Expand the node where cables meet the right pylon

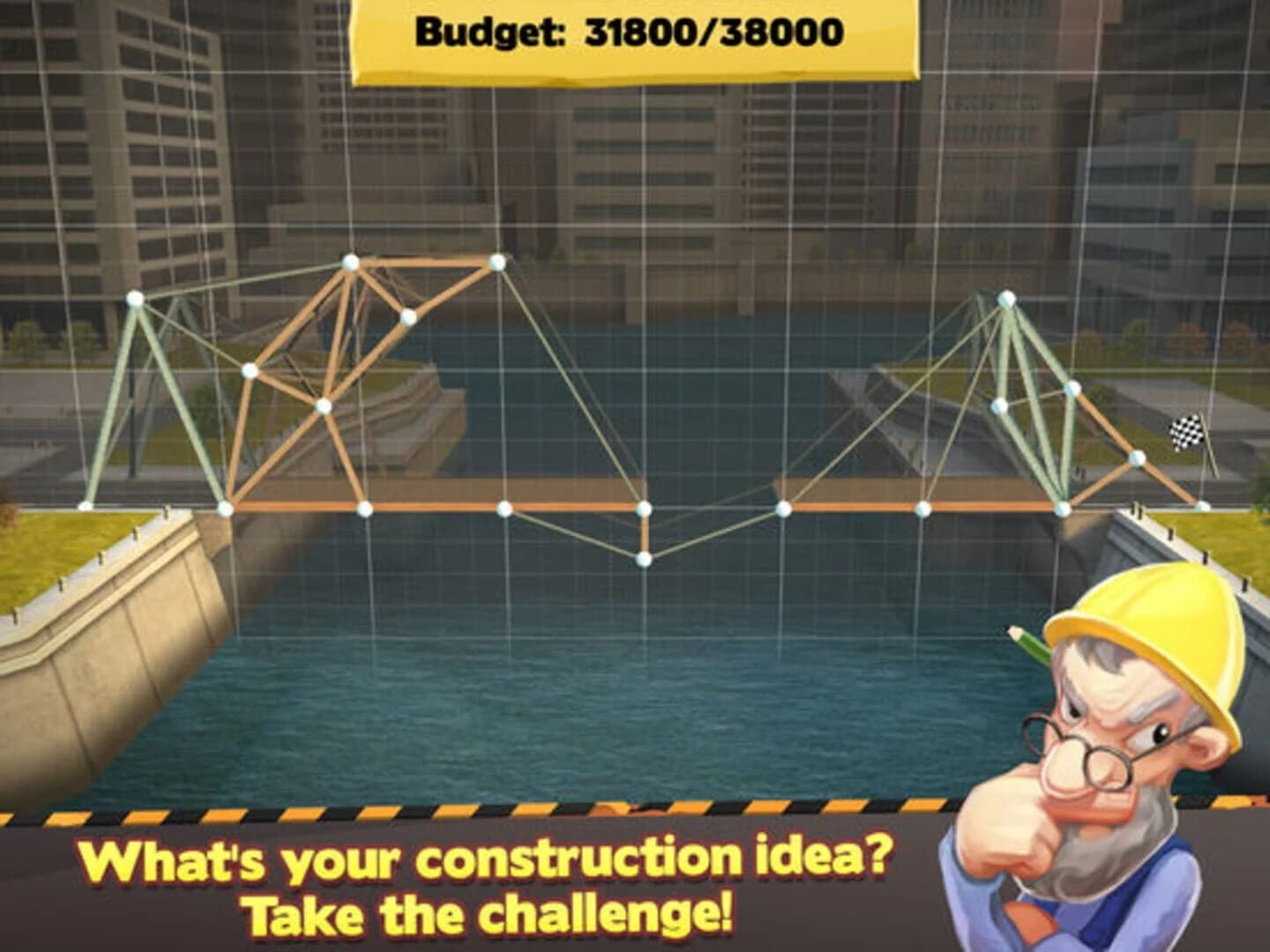(x=1074, y=388)
